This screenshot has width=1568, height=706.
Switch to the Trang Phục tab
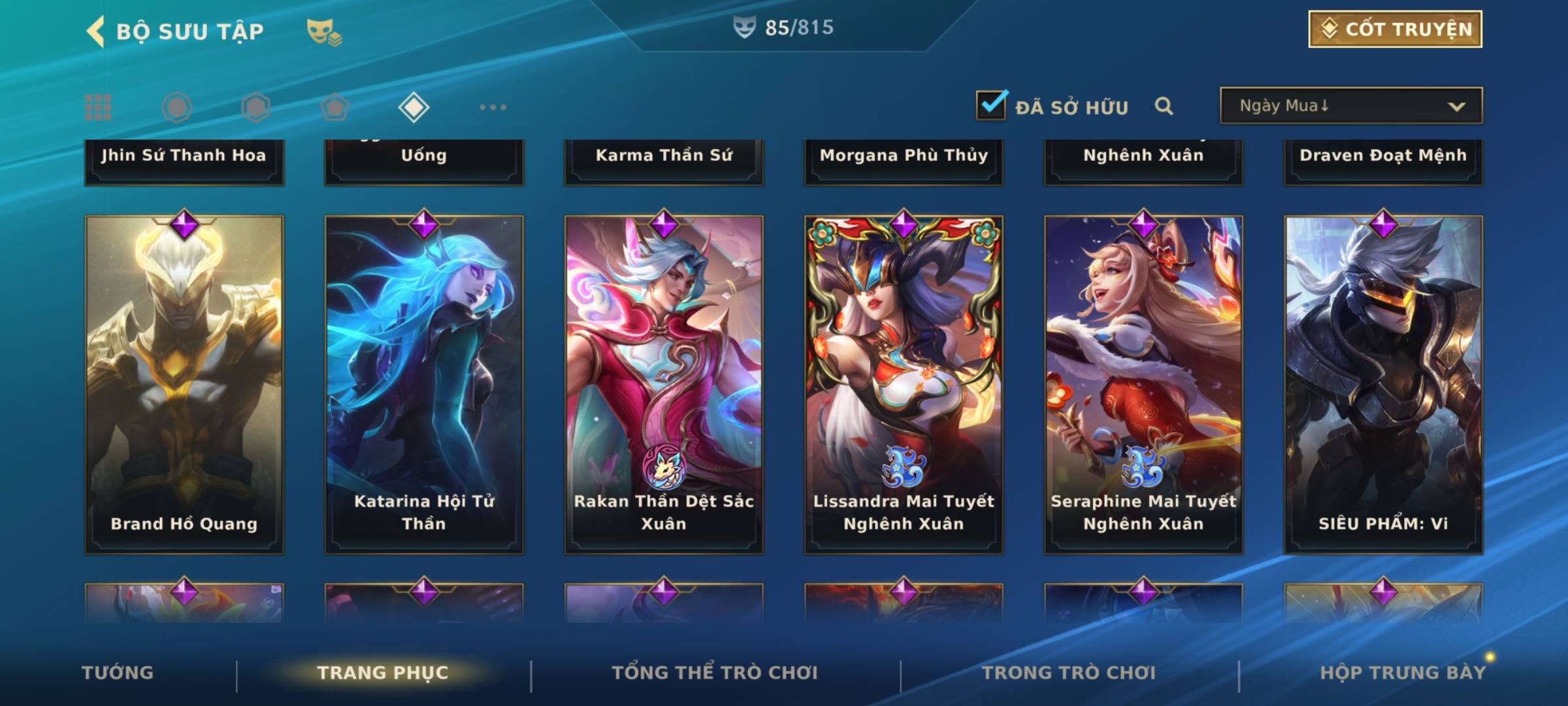click(383, 673)
